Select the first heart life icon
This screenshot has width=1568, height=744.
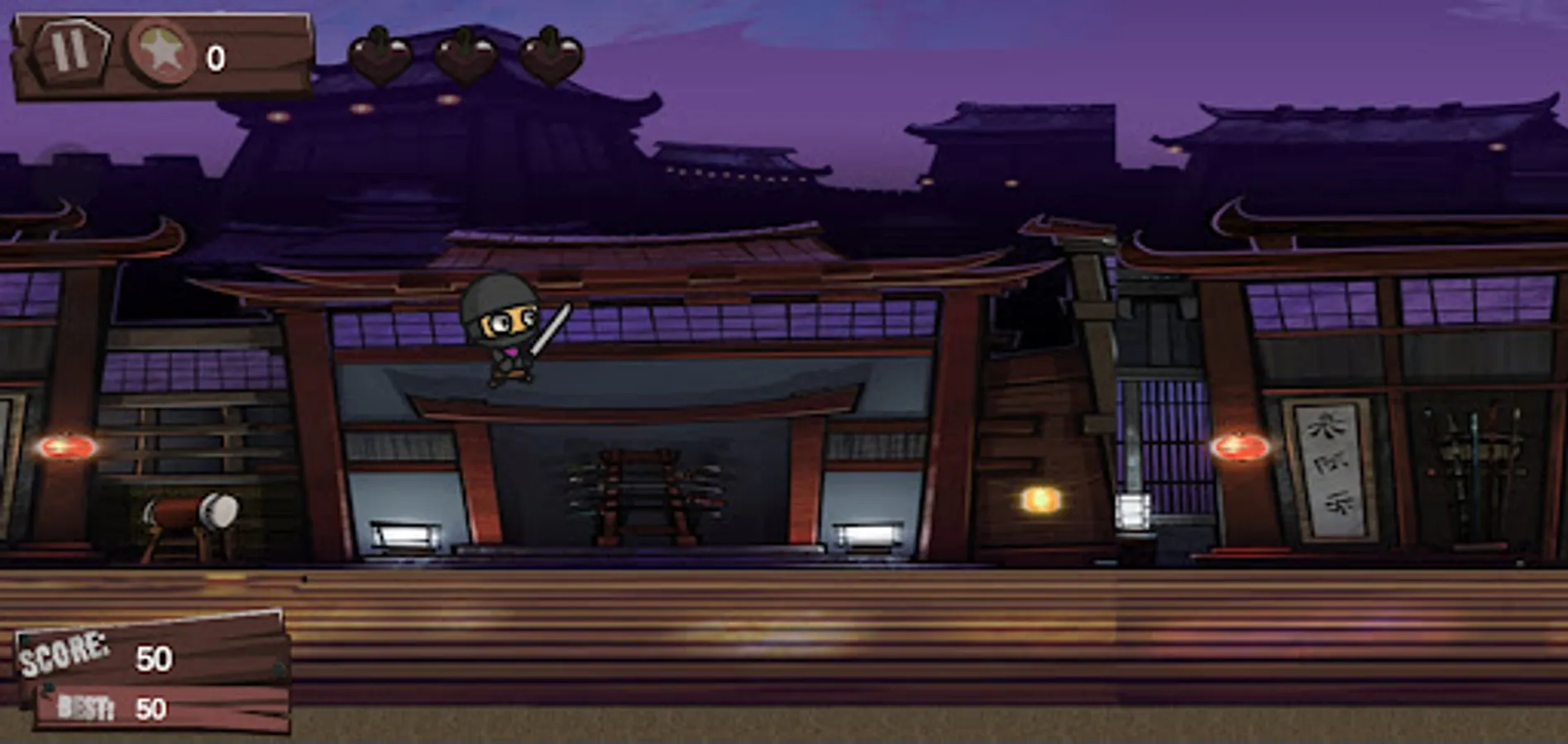(380, 56)
